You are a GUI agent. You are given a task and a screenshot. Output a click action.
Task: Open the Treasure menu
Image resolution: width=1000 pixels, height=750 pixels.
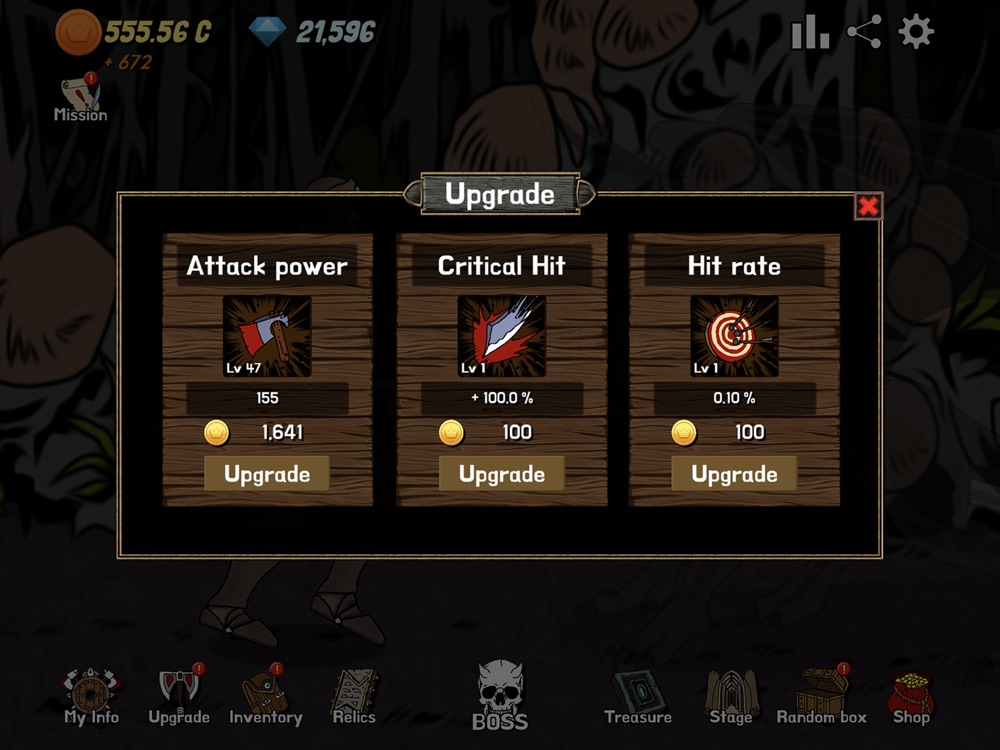(638, 697)
